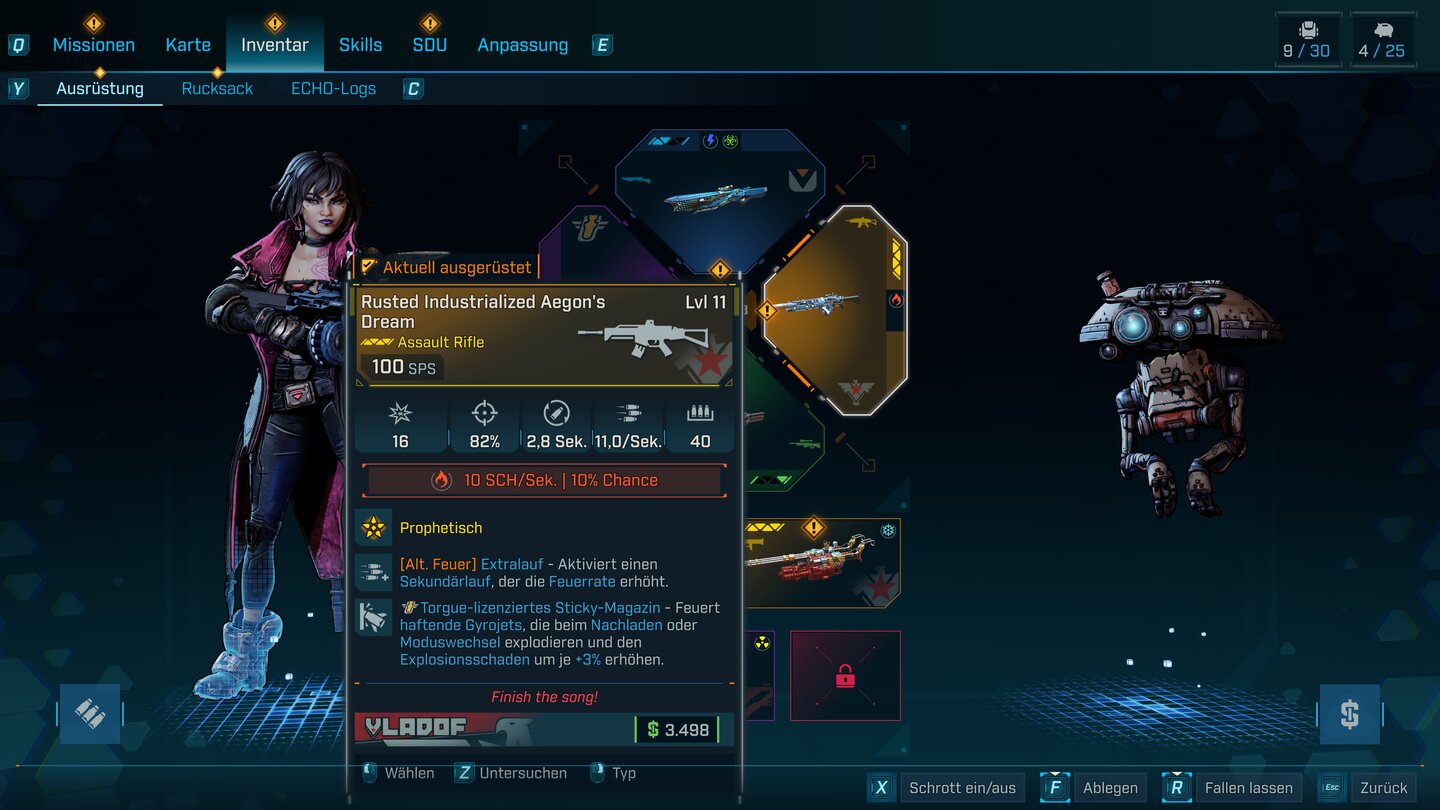Select the red heavy weapon slot
The width and height of the screenshot is (1440, 810).
click(x=822, y=565)
